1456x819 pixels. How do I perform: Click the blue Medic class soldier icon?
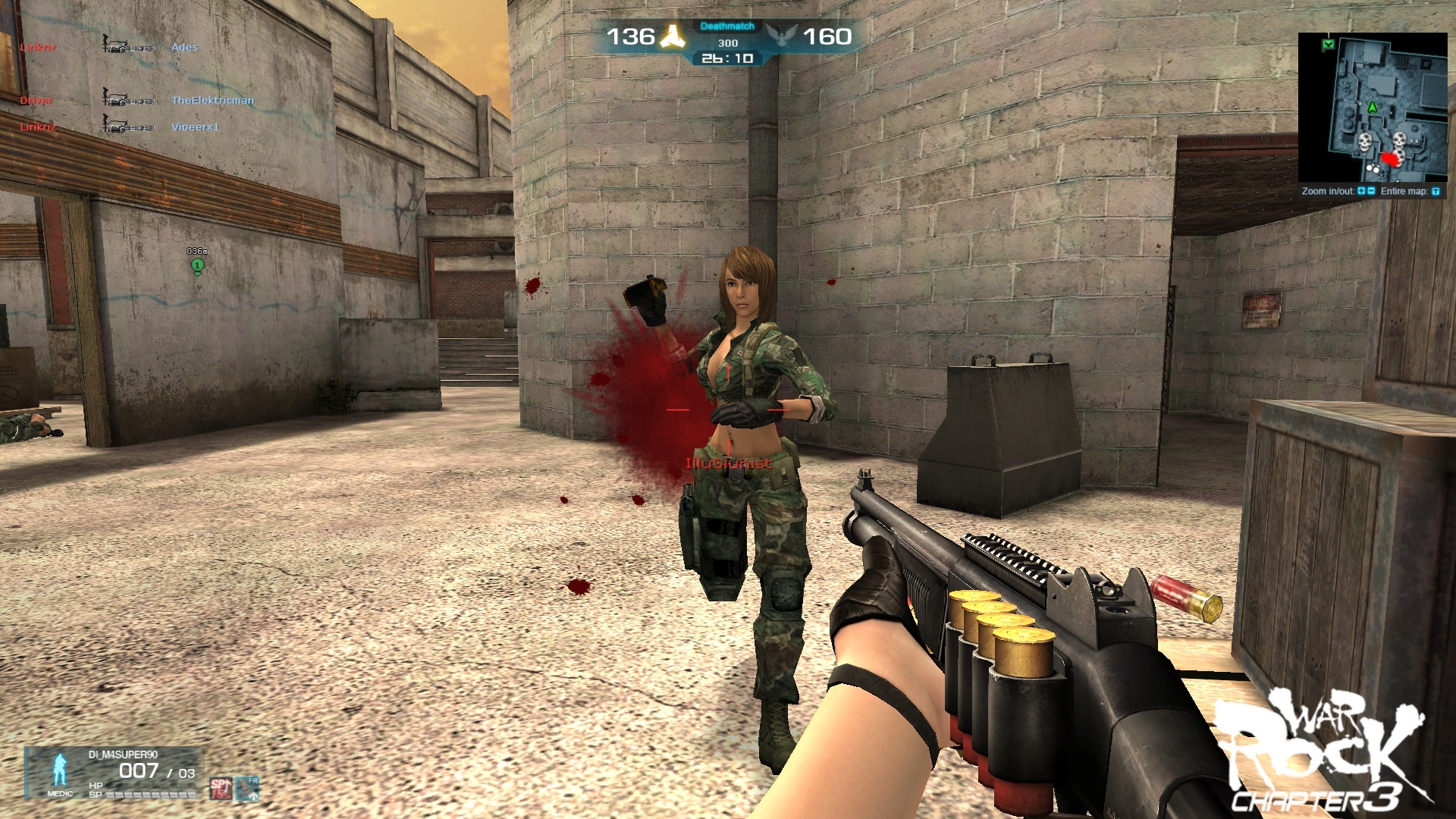[x=59, y=770]
